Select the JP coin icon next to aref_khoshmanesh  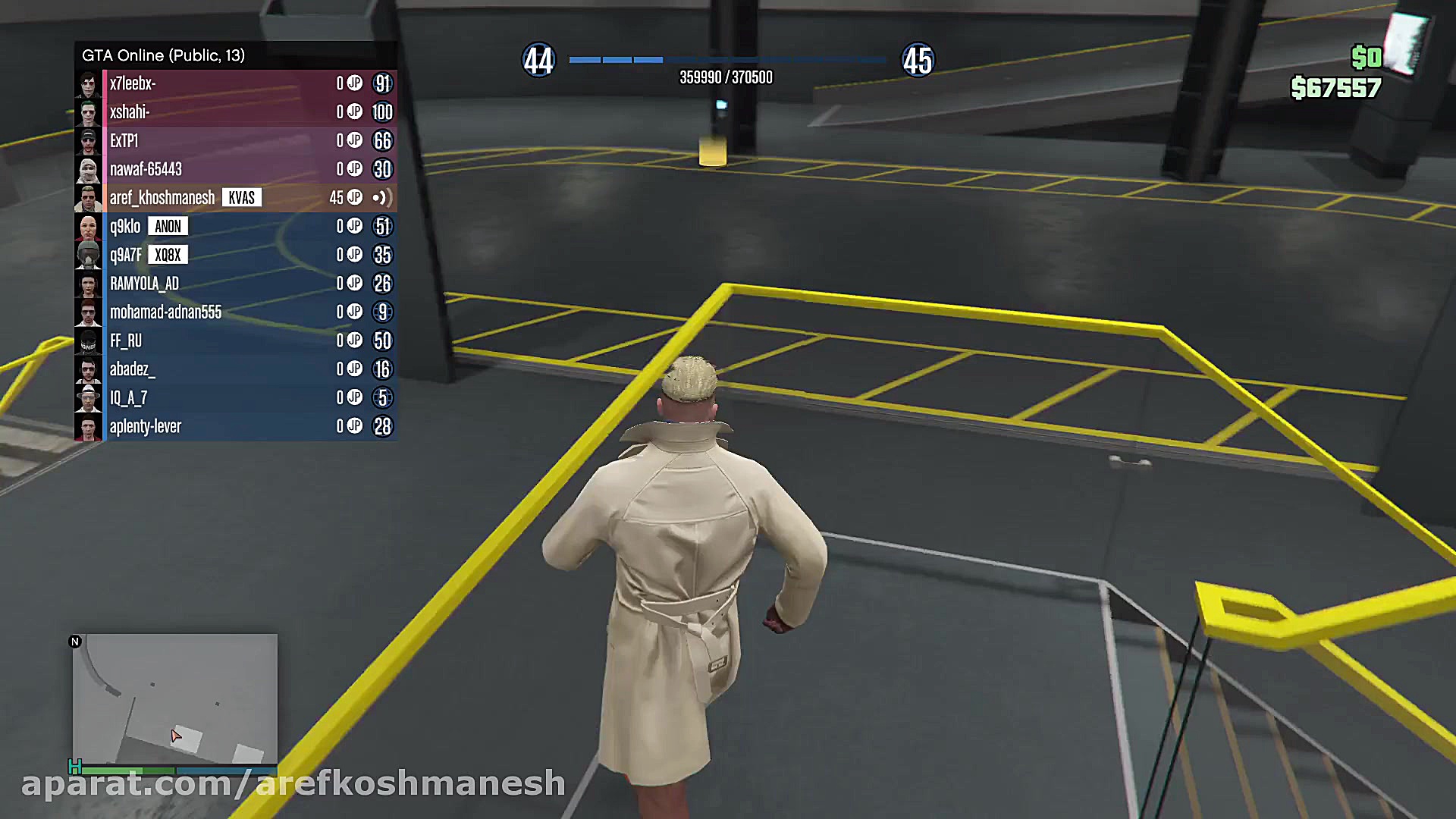coord(354,198)
